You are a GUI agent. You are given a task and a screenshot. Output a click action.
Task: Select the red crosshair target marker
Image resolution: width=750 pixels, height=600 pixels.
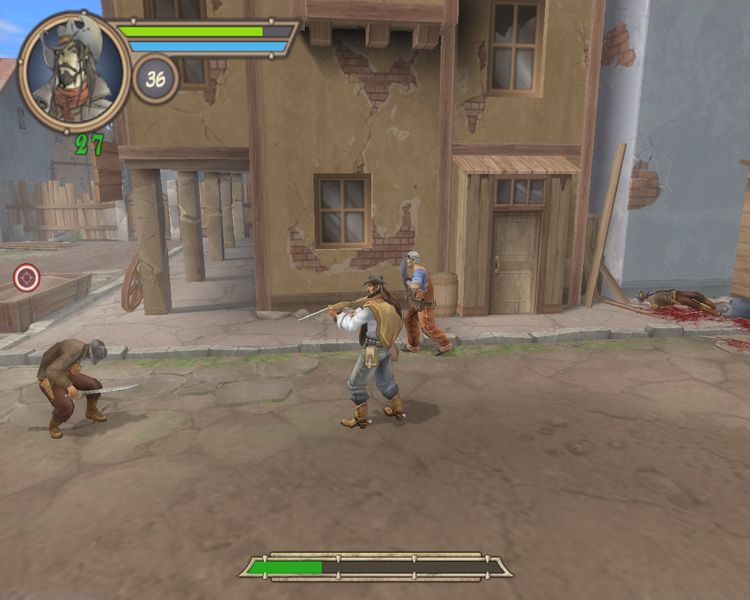[27, 277]
